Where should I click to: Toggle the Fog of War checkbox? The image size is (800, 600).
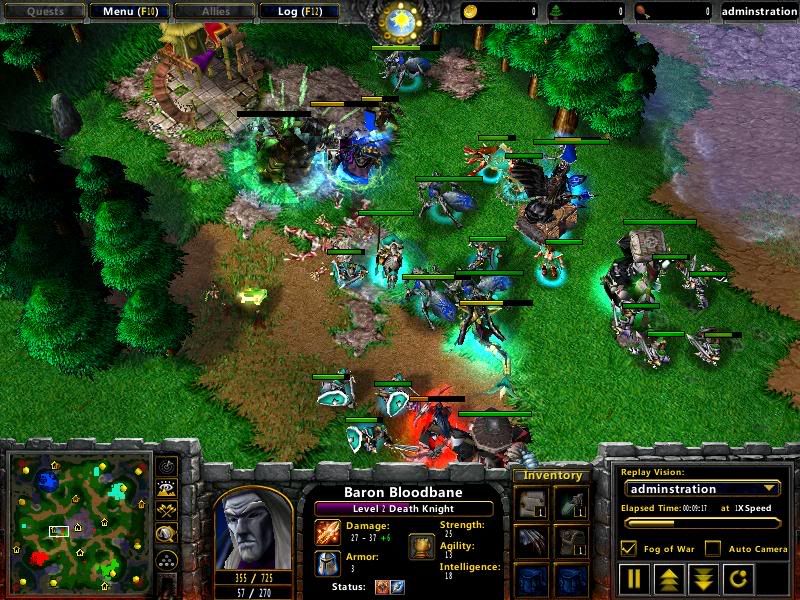[x=629, y=548]
